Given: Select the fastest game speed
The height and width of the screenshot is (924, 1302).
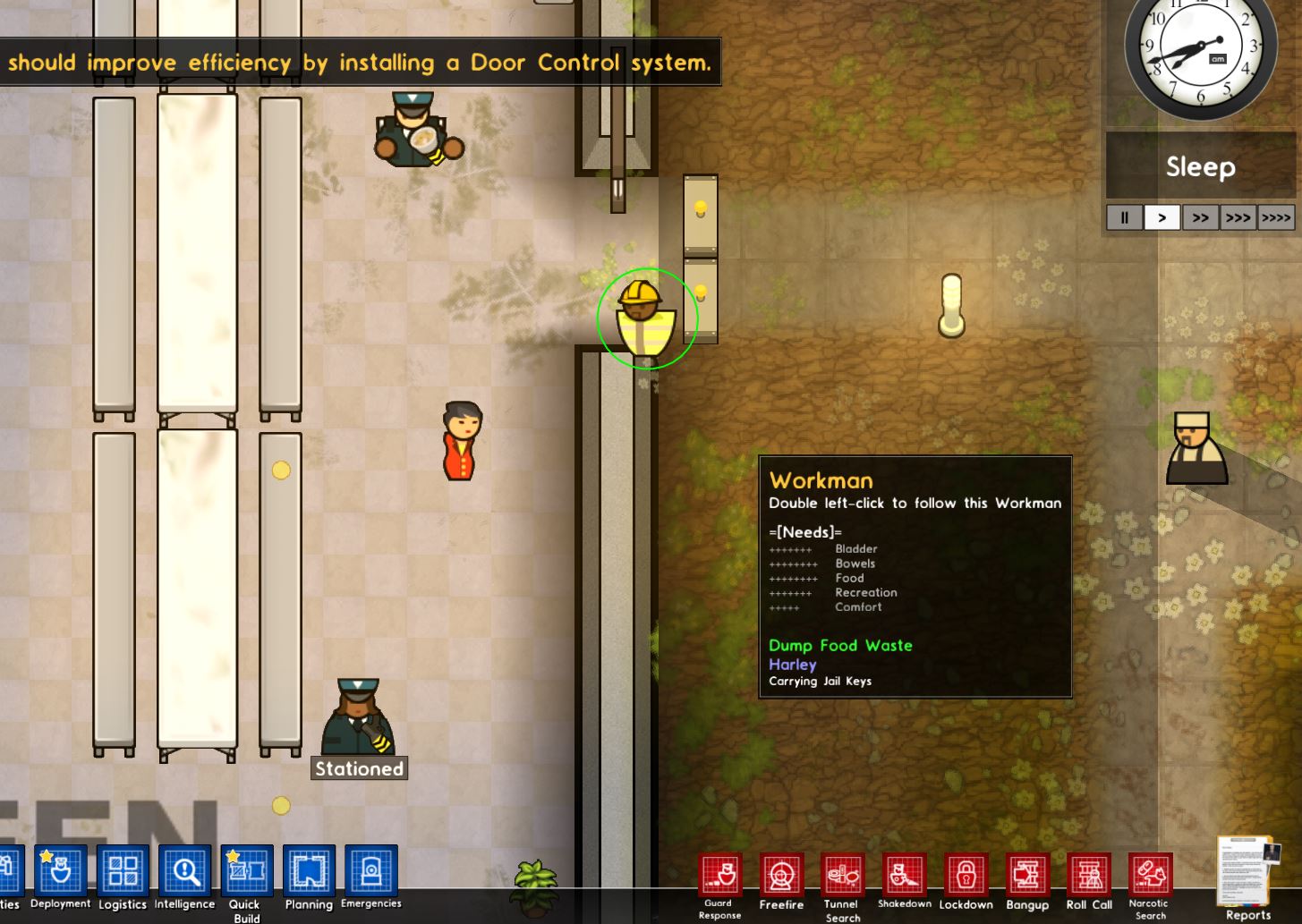Looking at the screenshot, I should 1274,217.
